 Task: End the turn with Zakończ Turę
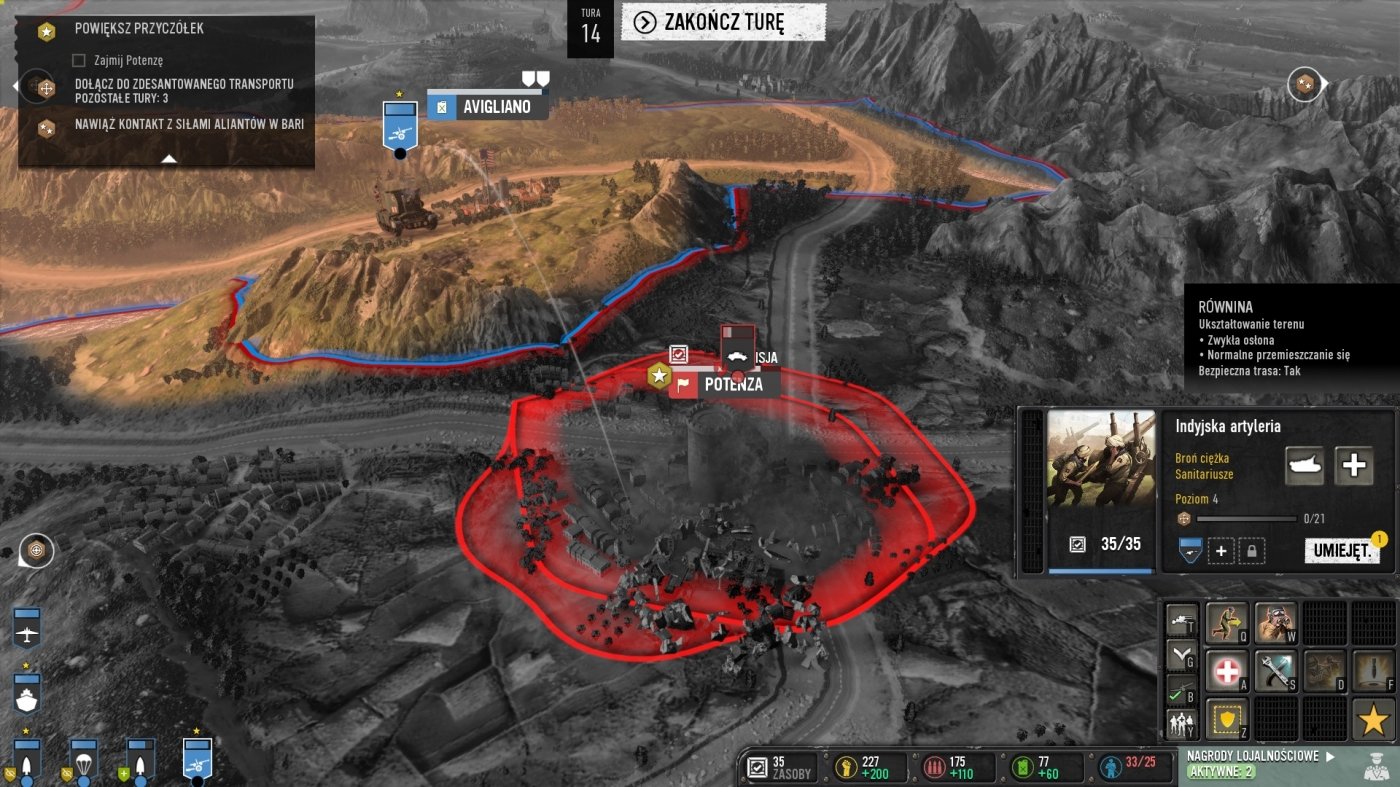pos(723,22)
